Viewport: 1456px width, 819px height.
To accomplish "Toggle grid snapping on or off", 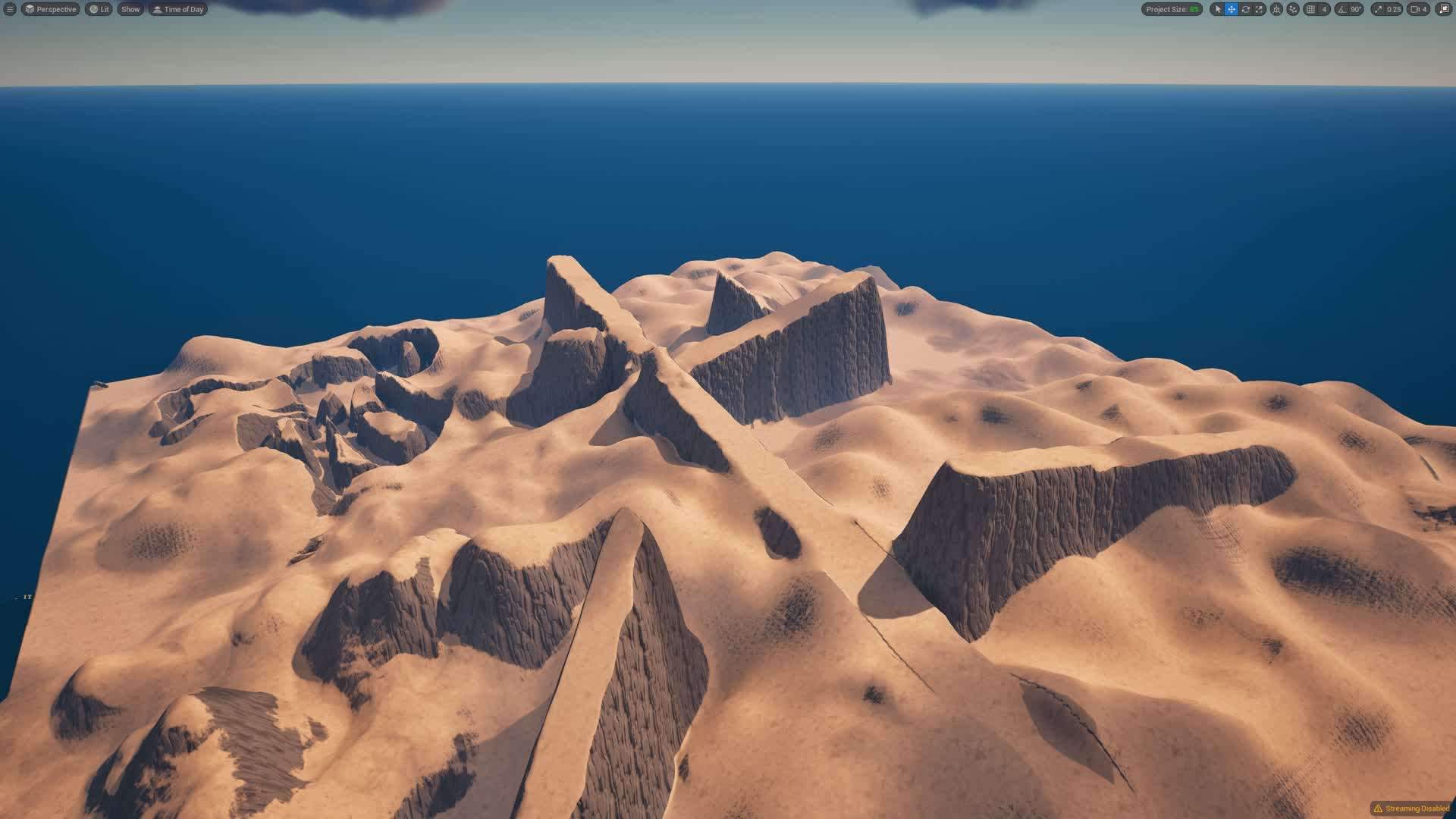I will [1313, 9].
